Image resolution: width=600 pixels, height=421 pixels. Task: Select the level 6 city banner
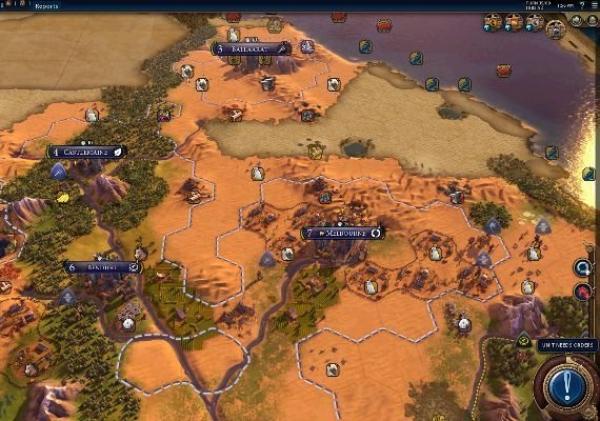(x=102, y=267)
